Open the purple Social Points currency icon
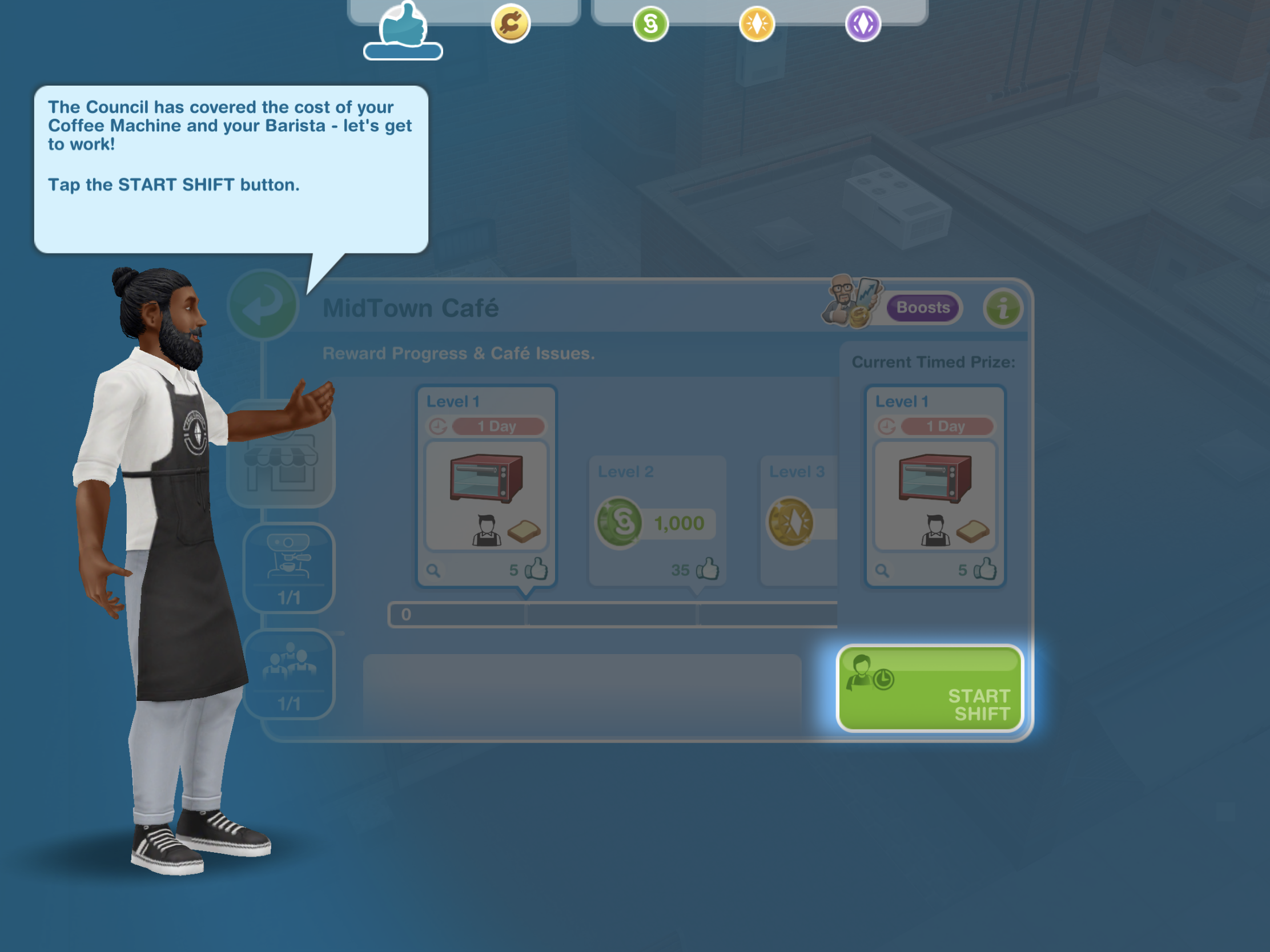The width and height of the screenshot is (1270, 952). click(x=862, y=24)
